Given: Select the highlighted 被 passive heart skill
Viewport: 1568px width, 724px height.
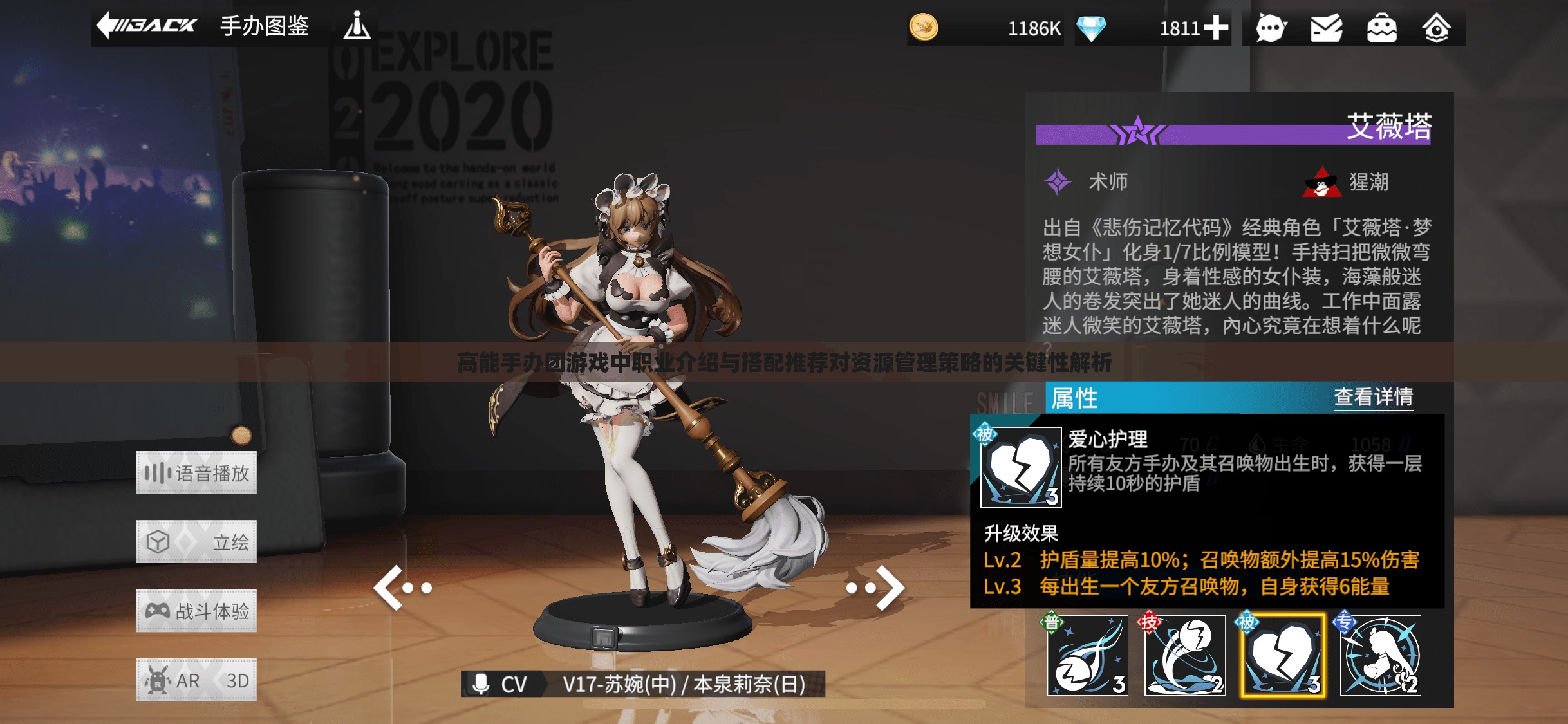Looking at the screenshot, I should point(1282,656).
